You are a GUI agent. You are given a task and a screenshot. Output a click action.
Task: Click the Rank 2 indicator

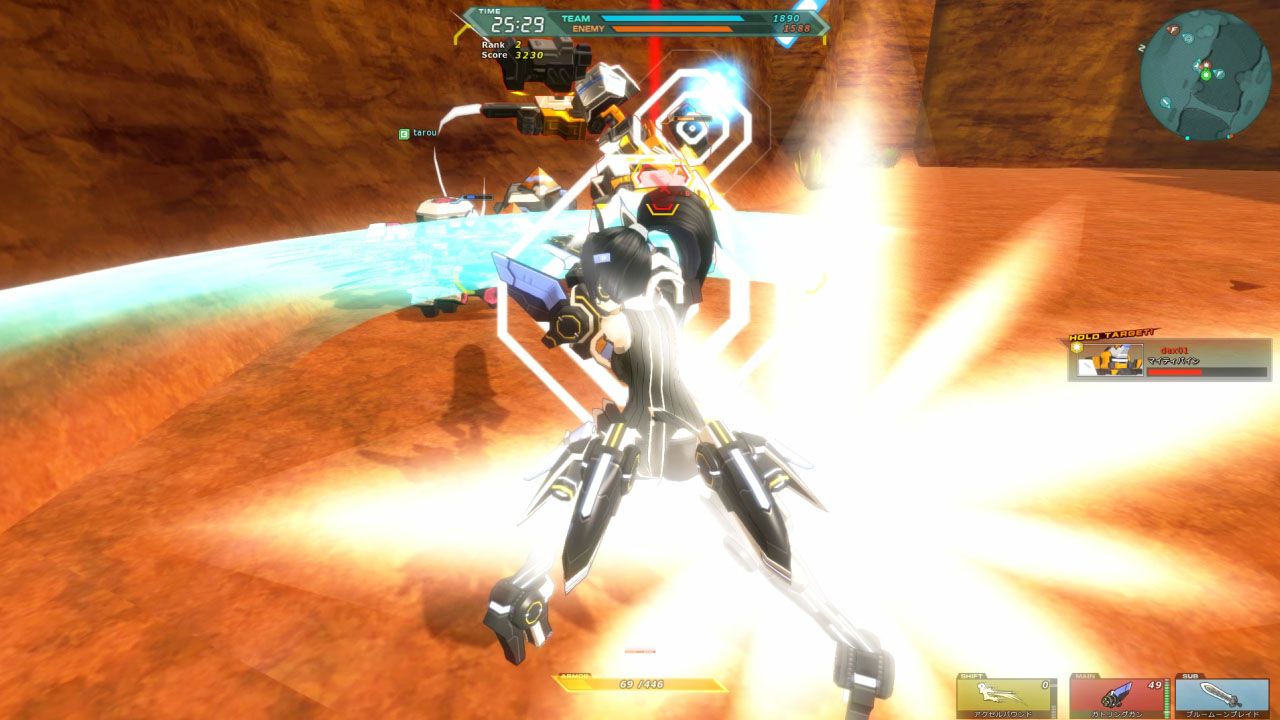pyautogui.click(x=498, y=46)
